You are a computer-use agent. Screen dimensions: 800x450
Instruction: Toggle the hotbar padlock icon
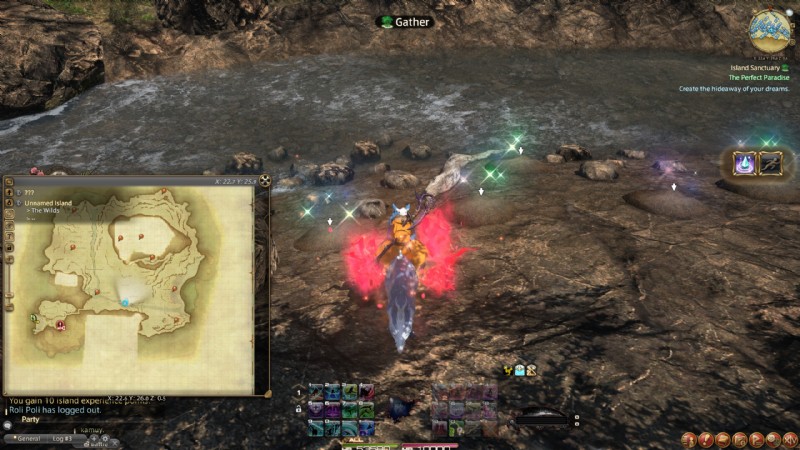tap(298, 408)
